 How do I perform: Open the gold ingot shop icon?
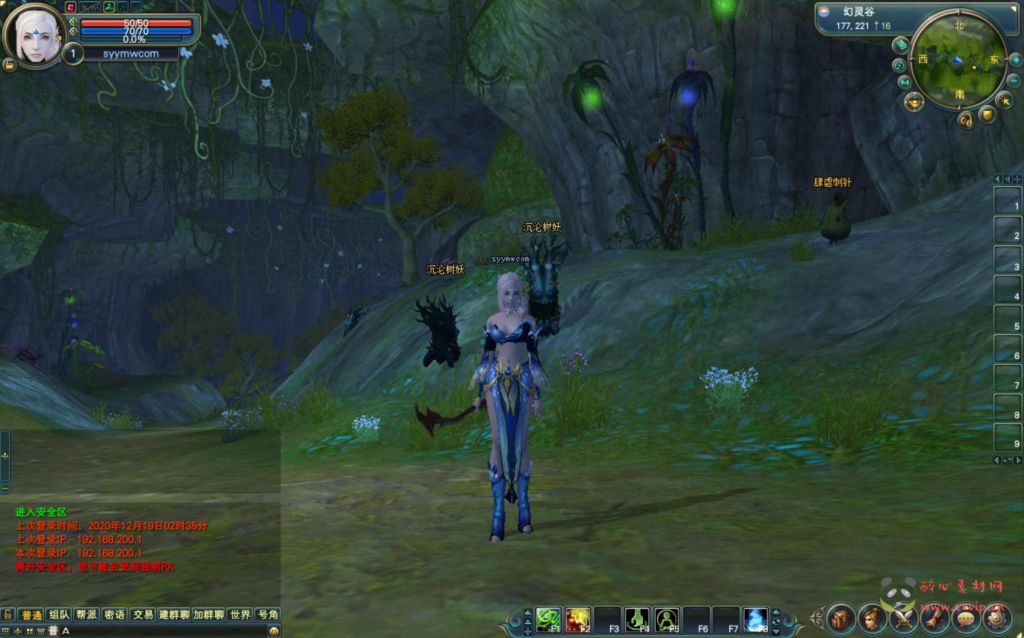coord(913,101)
